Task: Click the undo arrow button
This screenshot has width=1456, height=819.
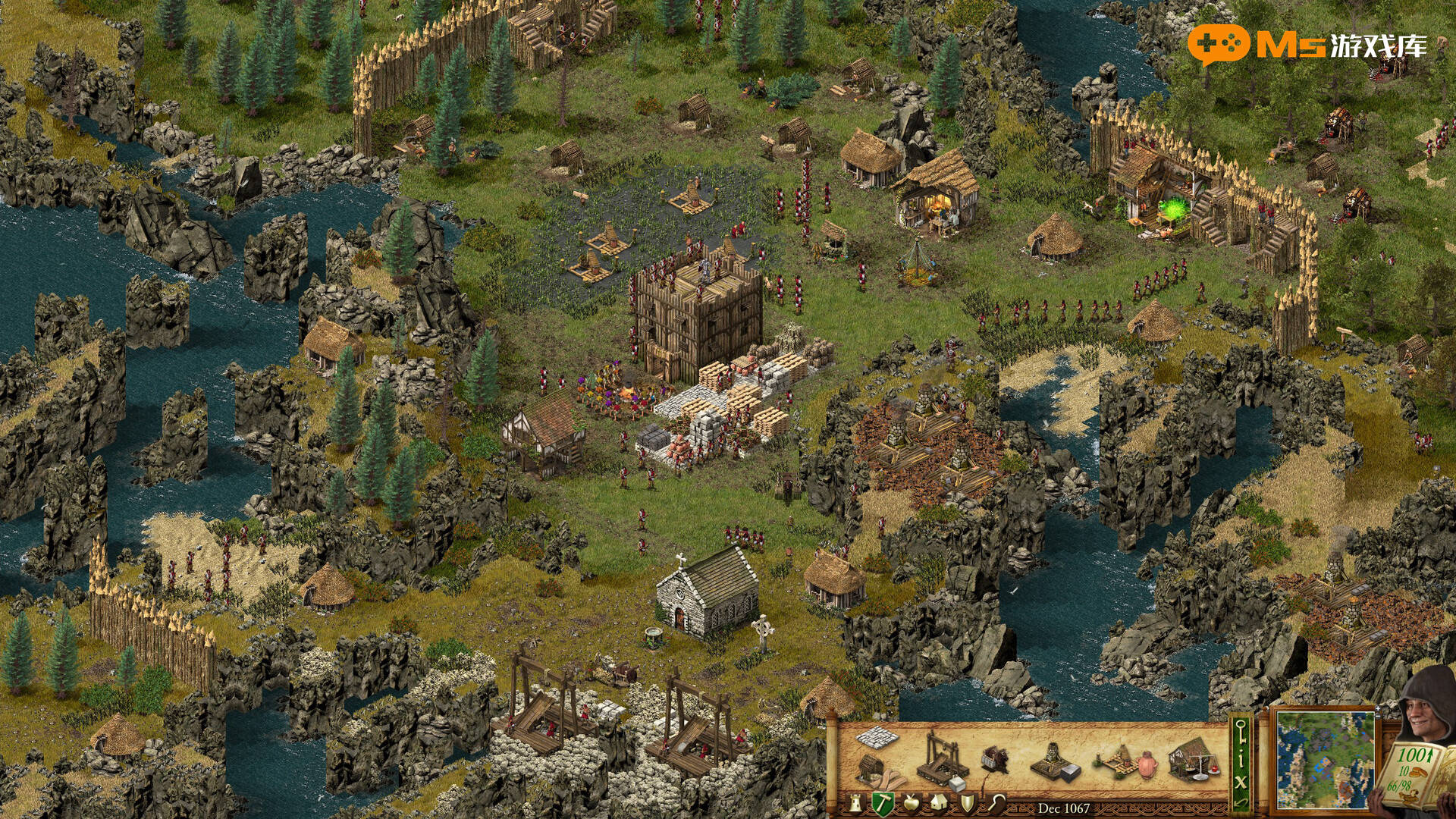Action: 1241,801
